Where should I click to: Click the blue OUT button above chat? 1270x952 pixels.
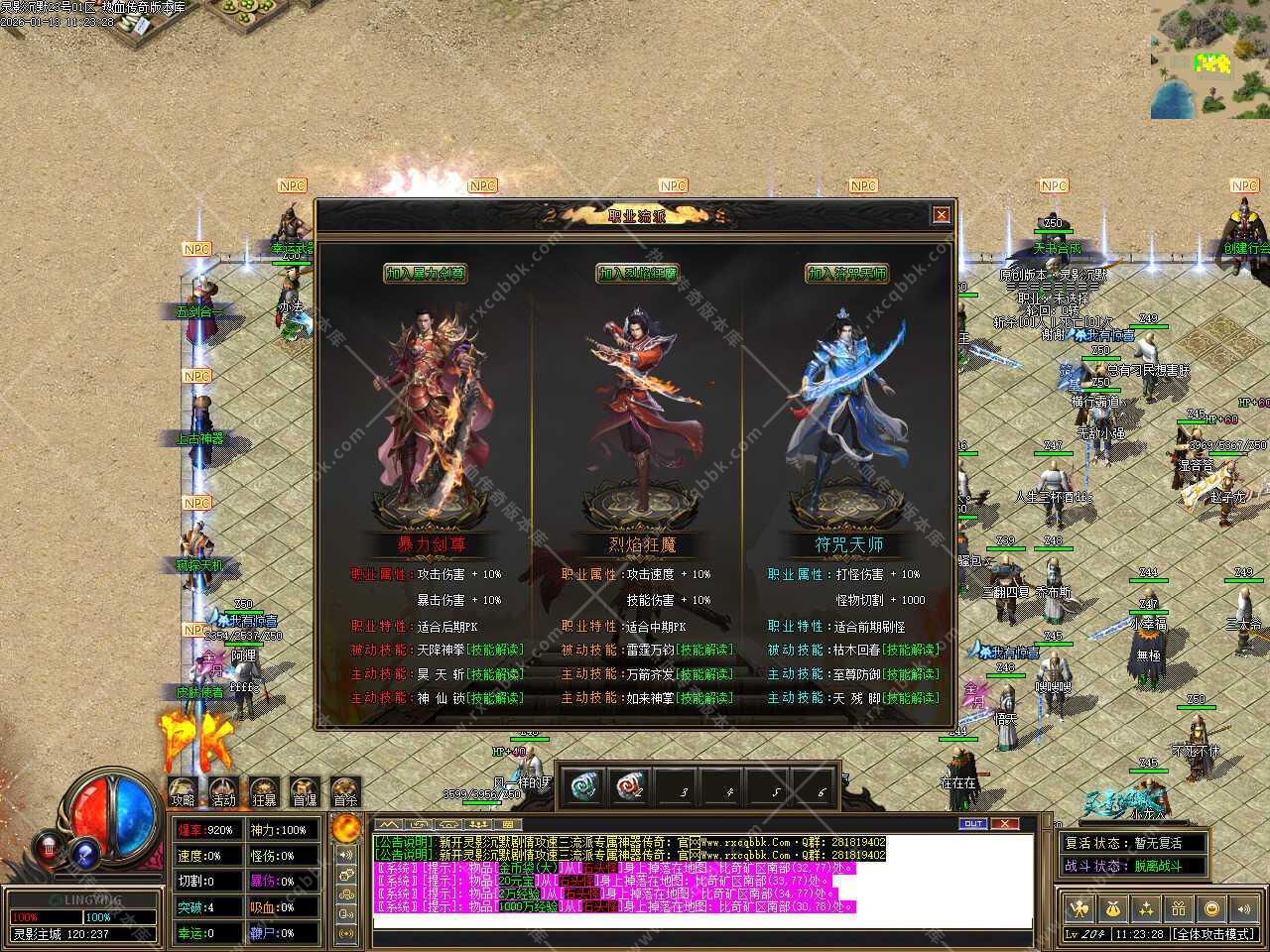[973, 824]
